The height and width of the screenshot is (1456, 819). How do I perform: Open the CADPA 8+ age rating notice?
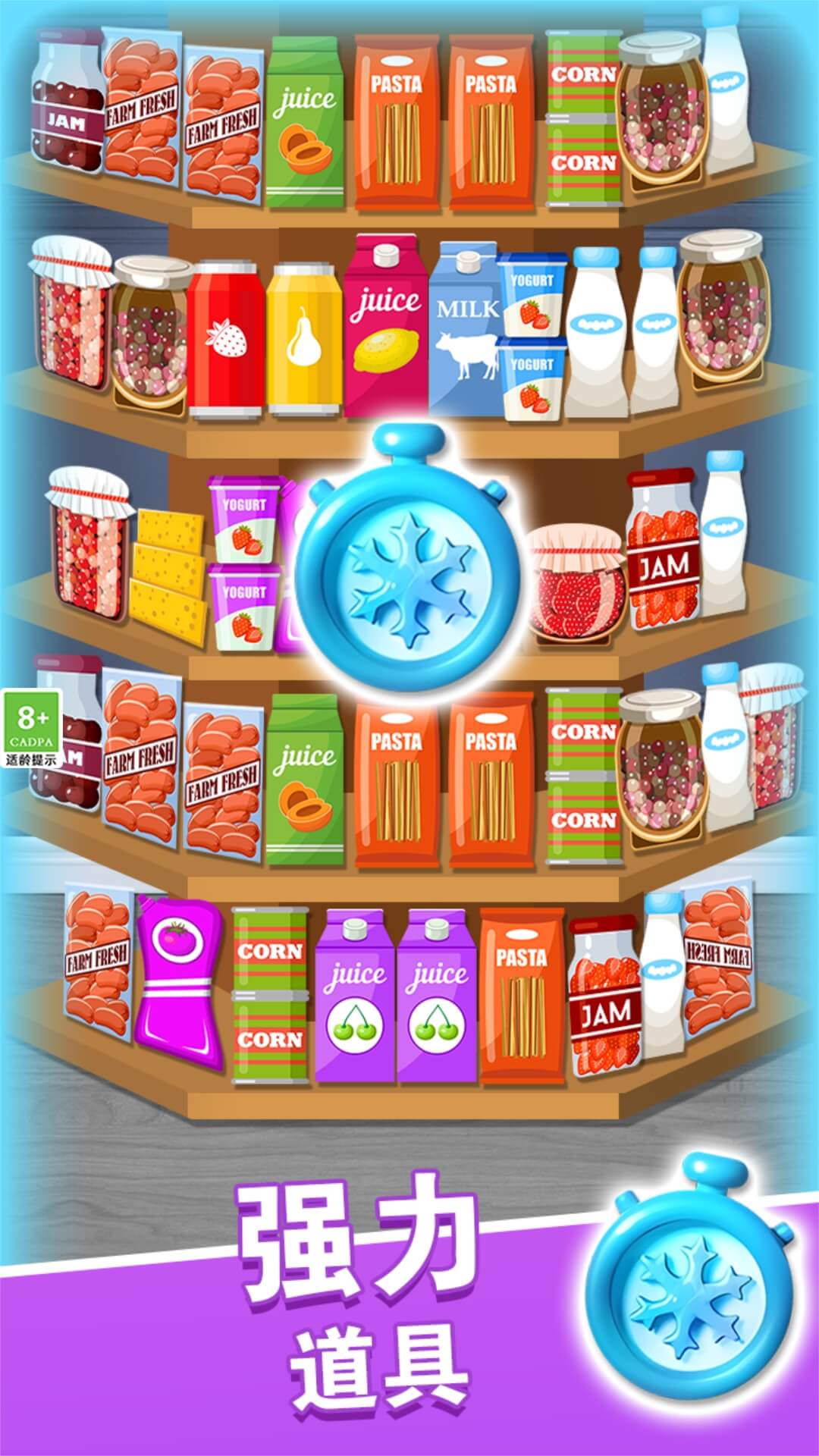pos(32,728)
